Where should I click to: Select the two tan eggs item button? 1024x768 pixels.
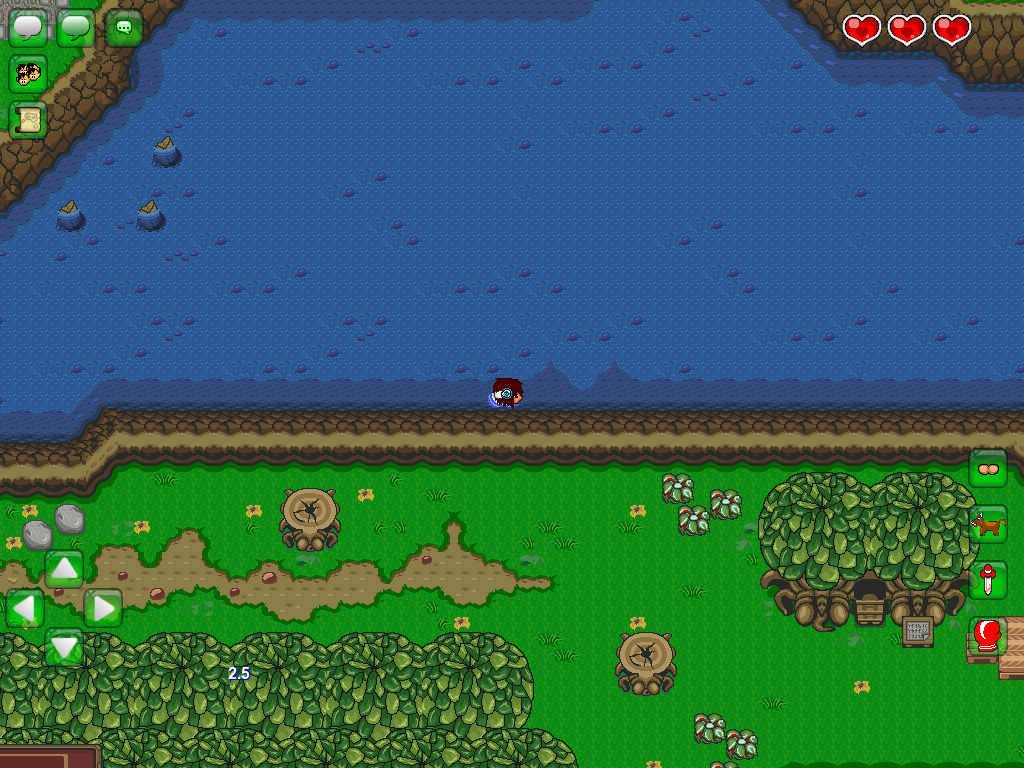(988, 468)
